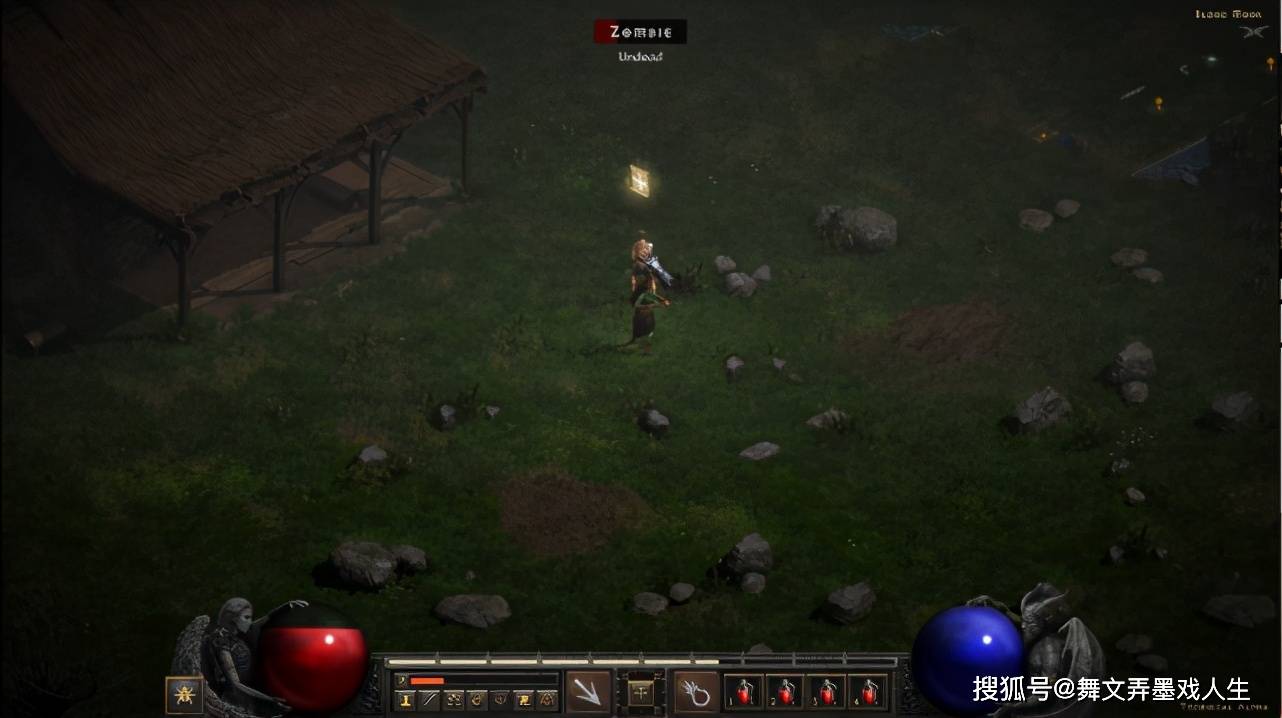Image resolution: width=1282 pixels, height=718 pixels.
Task: Click the golden beetle bug-report button
Action: (184, 694)
